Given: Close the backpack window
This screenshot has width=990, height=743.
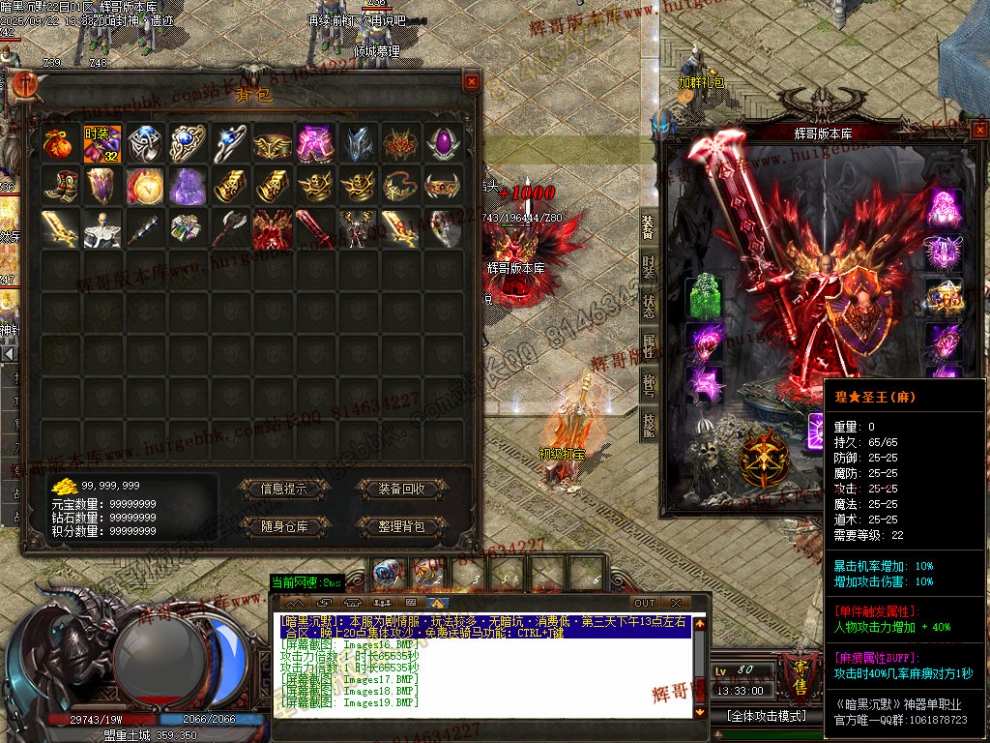Looking at the screenshot, I should coord(471,82).
